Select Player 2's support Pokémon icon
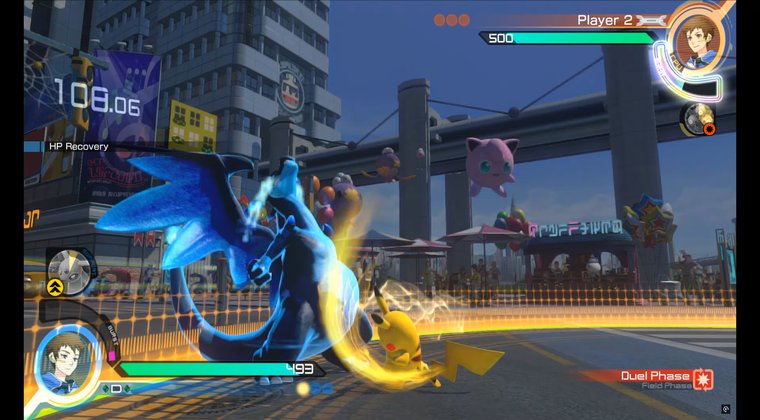 point(696,119)
